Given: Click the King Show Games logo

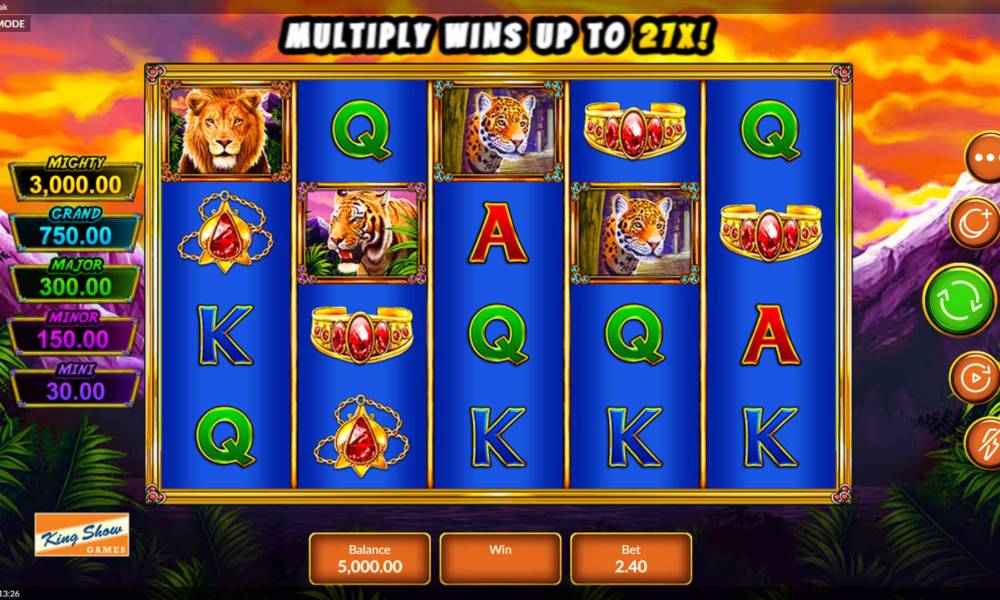Looking at the screenshot, I should pyautogui.click(x=82, y=536).
